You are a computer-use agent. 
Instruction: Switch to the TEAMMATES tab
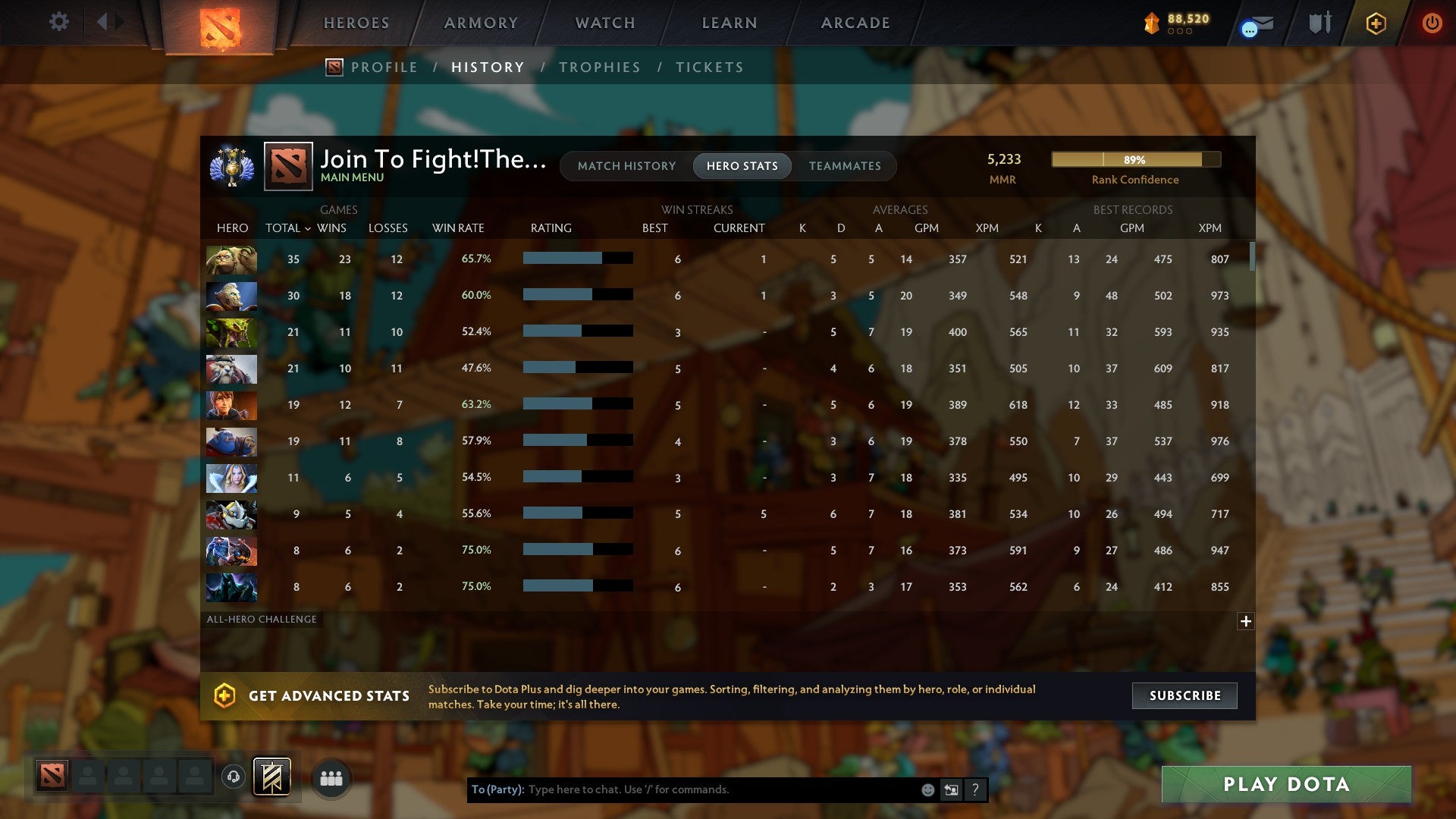coord(846,165)
